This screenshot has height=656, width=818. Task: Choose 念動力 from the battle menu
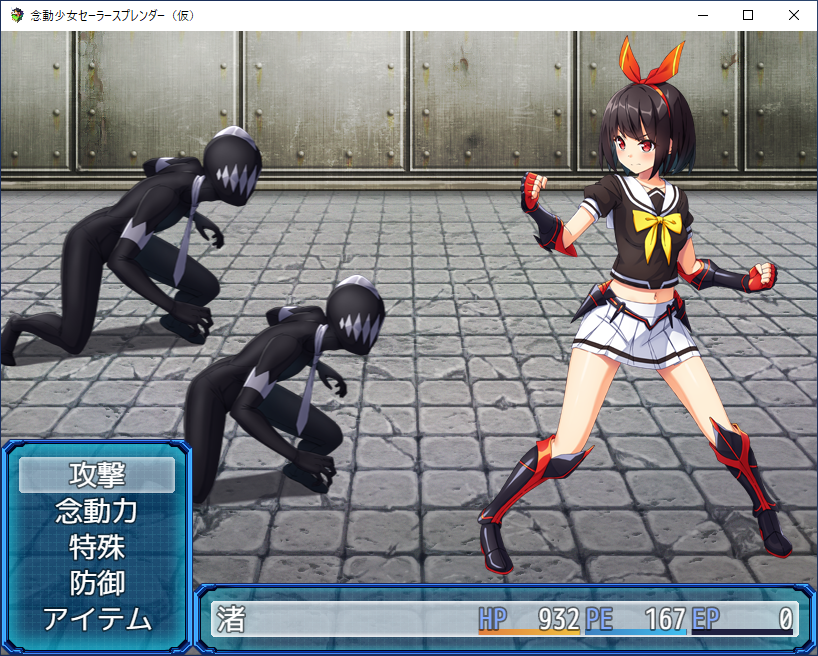click(97, 511)
